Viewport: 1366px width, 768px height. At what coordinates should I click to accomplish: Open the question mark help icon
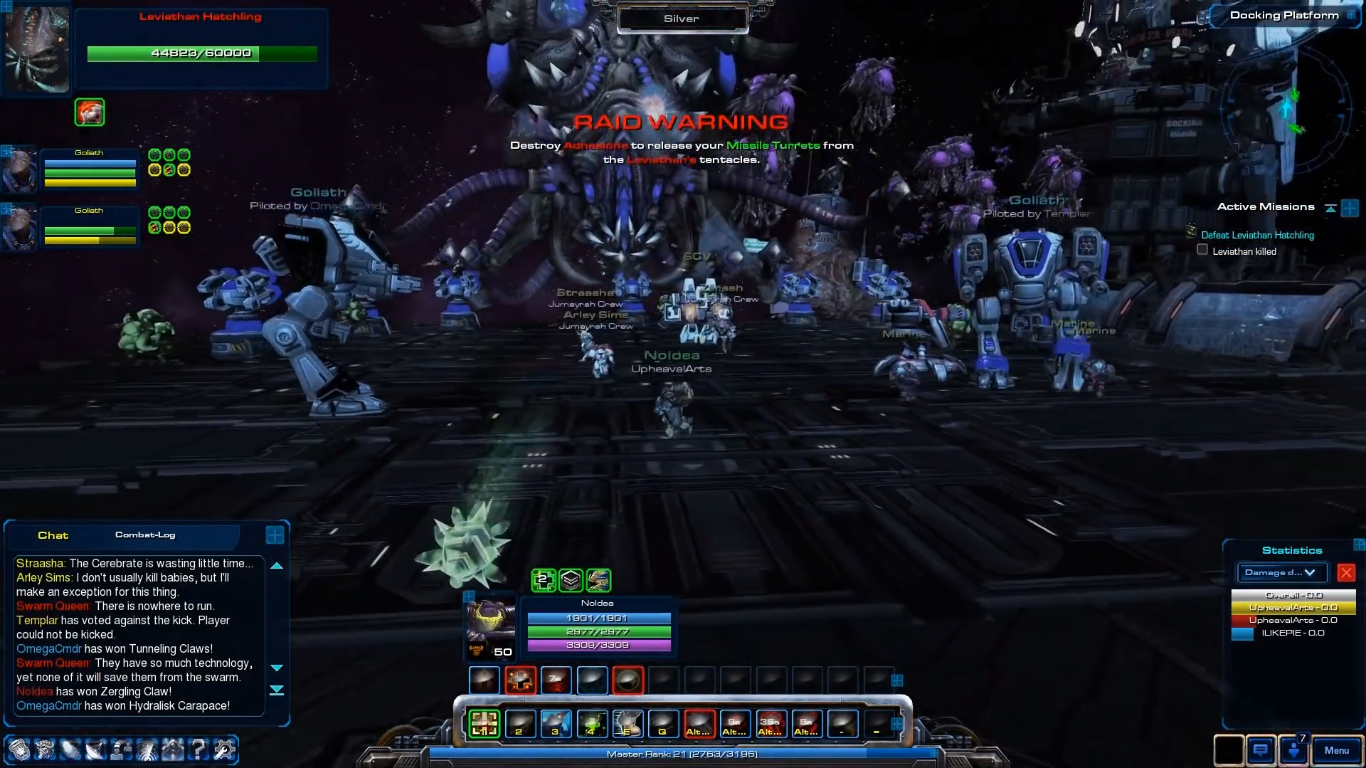(x=199, y=749)
